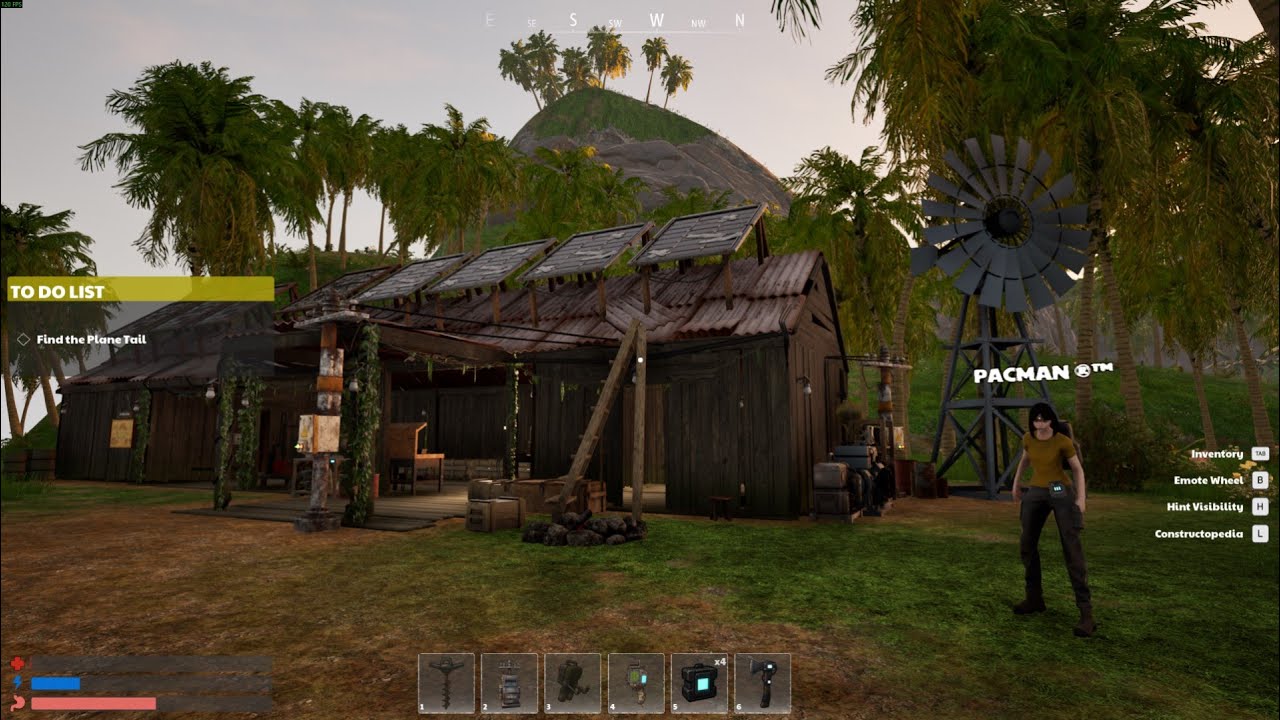
Task: Pick the black case with cyan panel
Action: pos(699,683)
